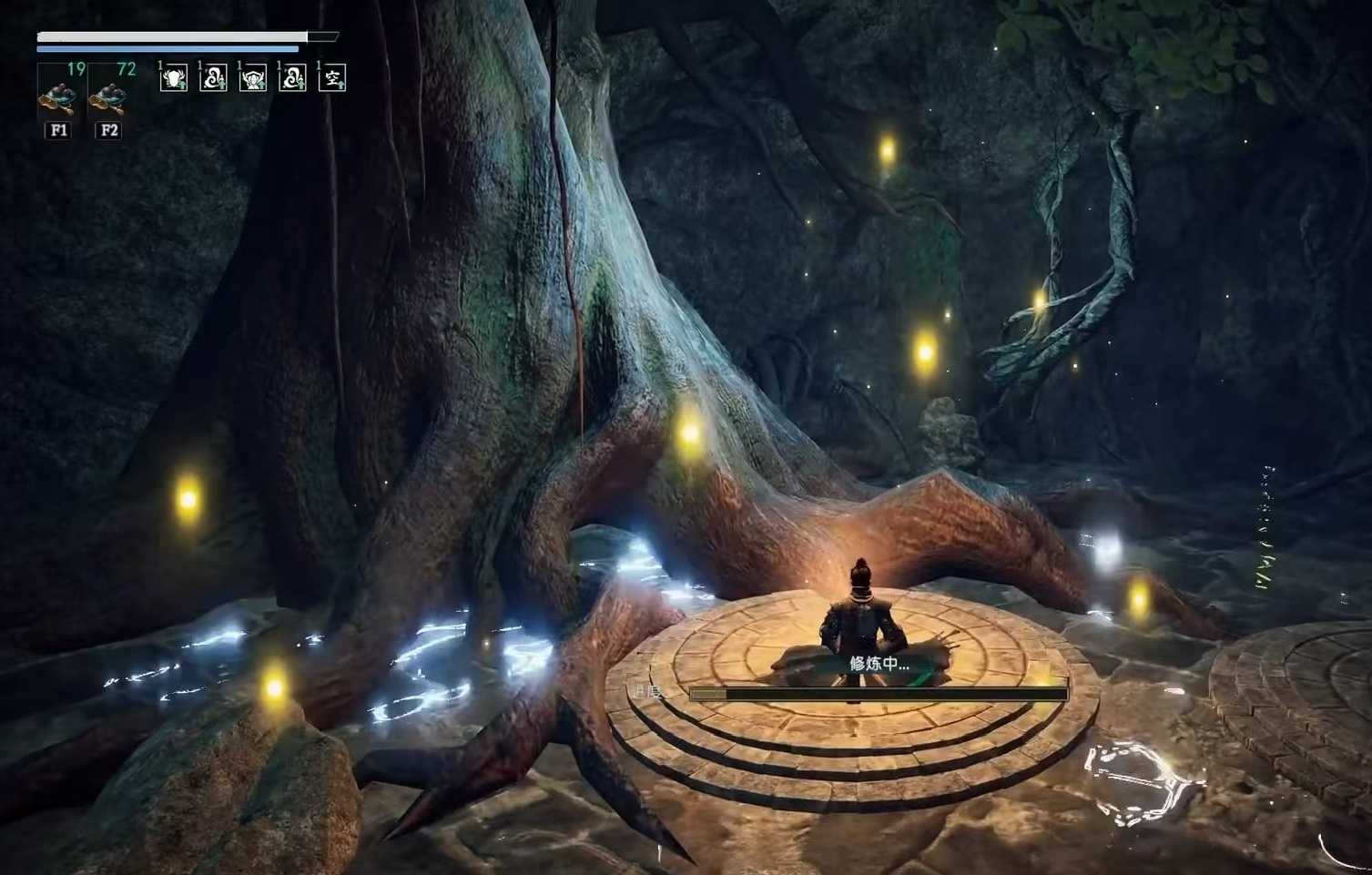Use the pill pouch with count 19
The height and width of the screenshot is (875, 1372).
[59, 94]
